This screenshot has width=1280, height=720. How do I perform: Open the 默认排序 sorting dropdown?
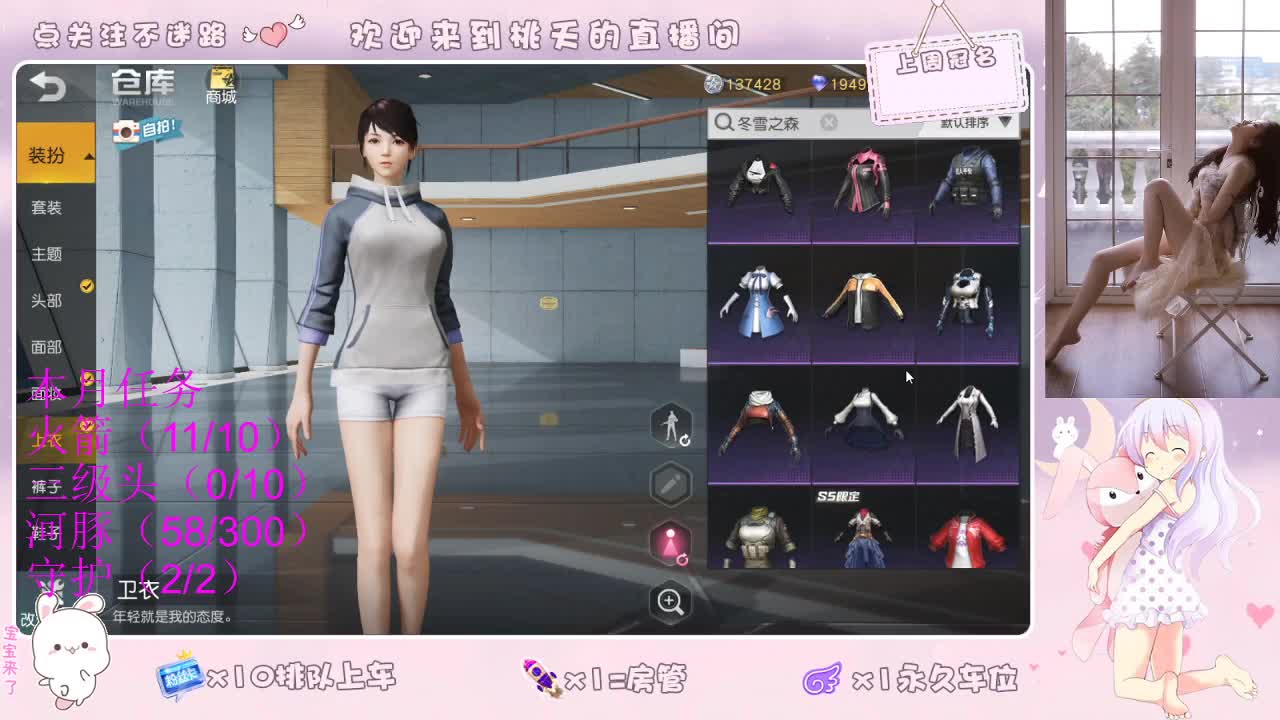(968, 122)
